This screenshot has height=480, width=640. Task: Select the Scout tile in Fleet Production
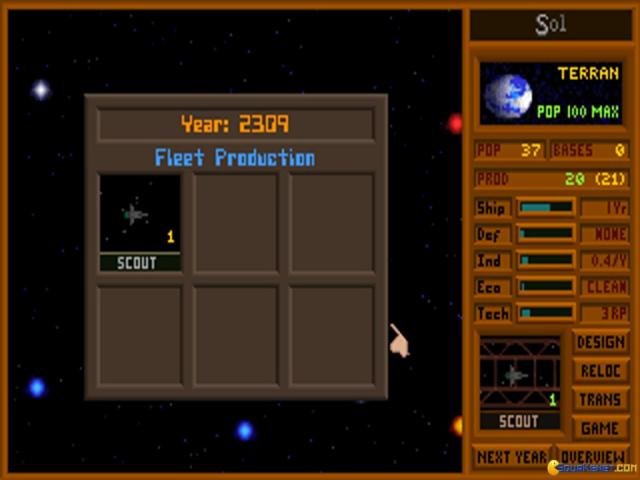(140, 222)
